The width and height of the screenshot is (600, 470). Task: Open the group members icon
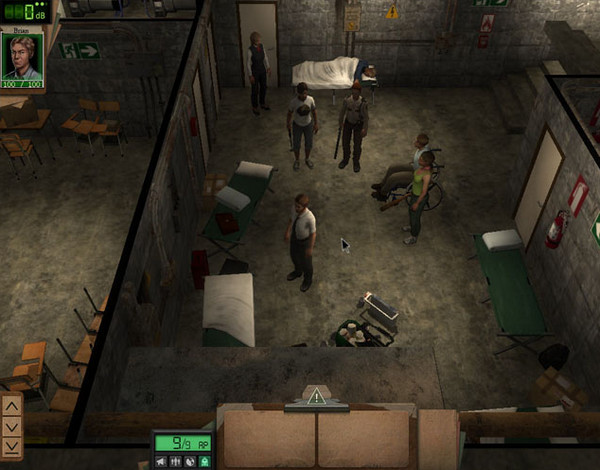[x=176, y=461]
